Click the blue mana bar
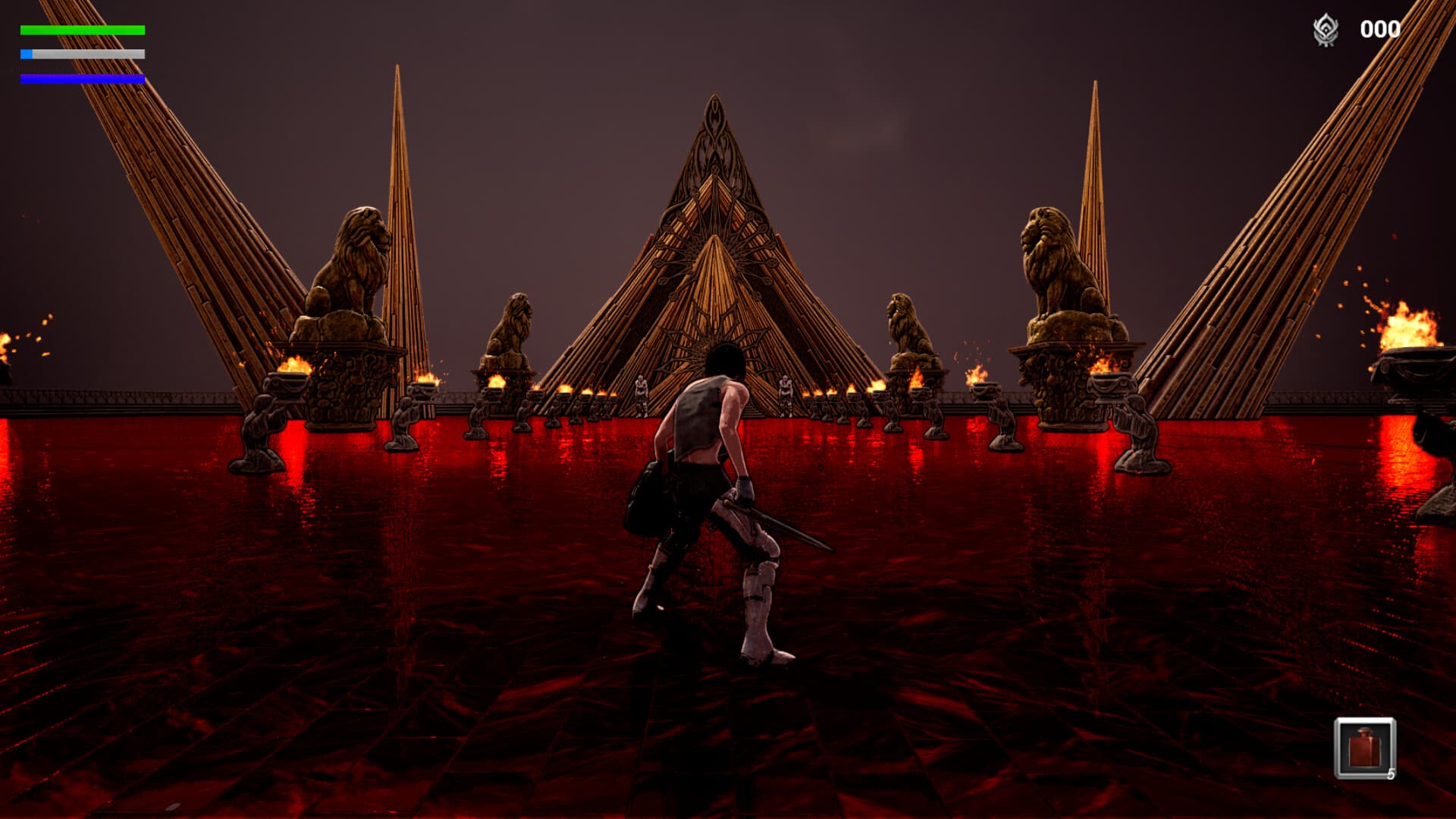This screenshot has height=819, width=1456. (x=83, y=78)
